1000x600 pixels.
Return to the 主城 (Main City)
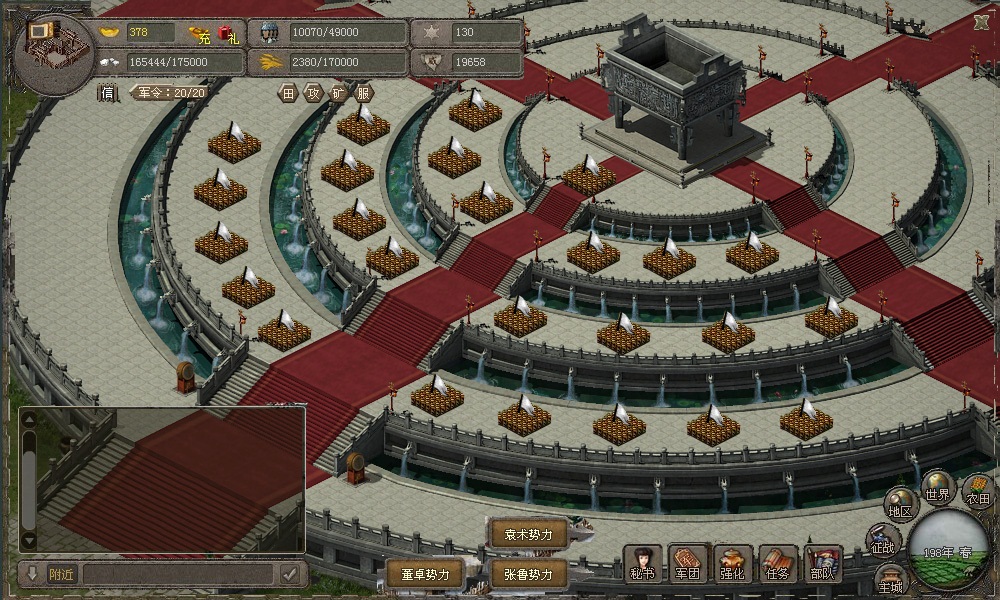[890, 580]
